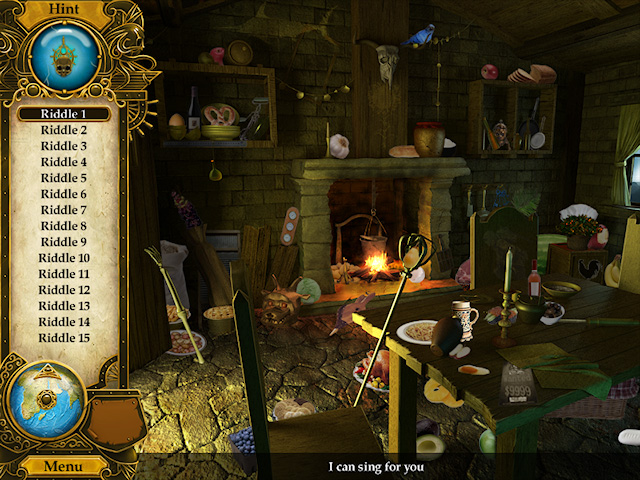Show Riddle 7 clue
640x480 pixels.
click(x=63, y=210)
